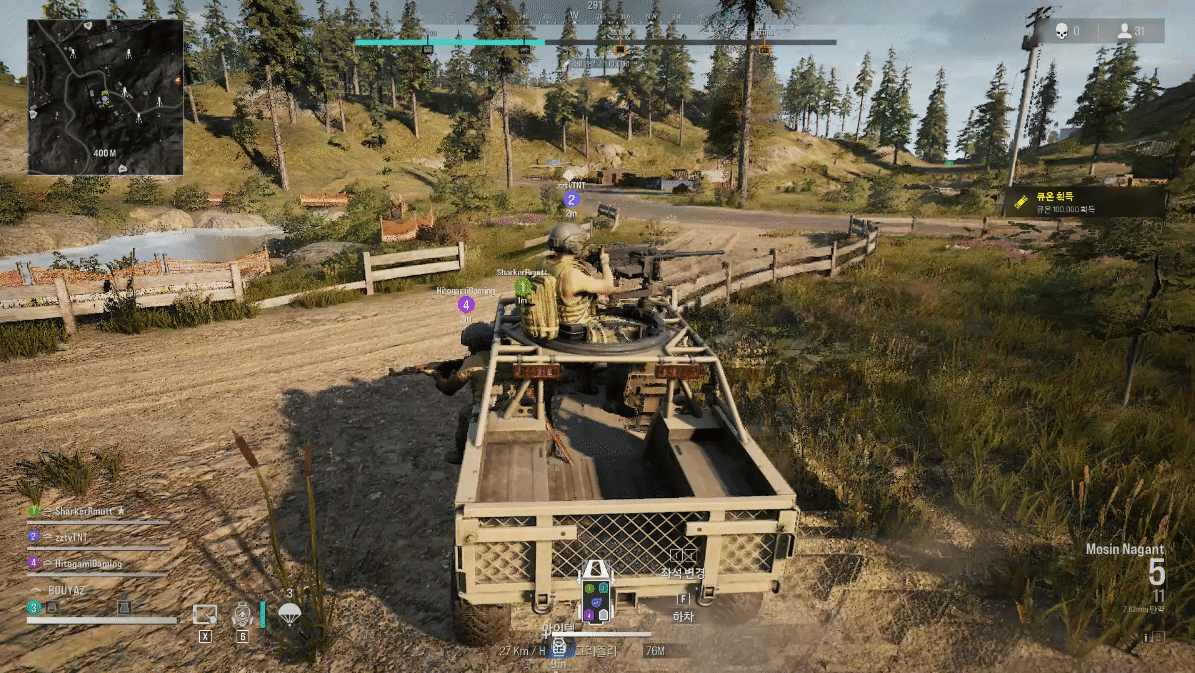Select the Mosin Nagant weapon label
This screenshot has width=1195, height=673.
(1125, 549)
